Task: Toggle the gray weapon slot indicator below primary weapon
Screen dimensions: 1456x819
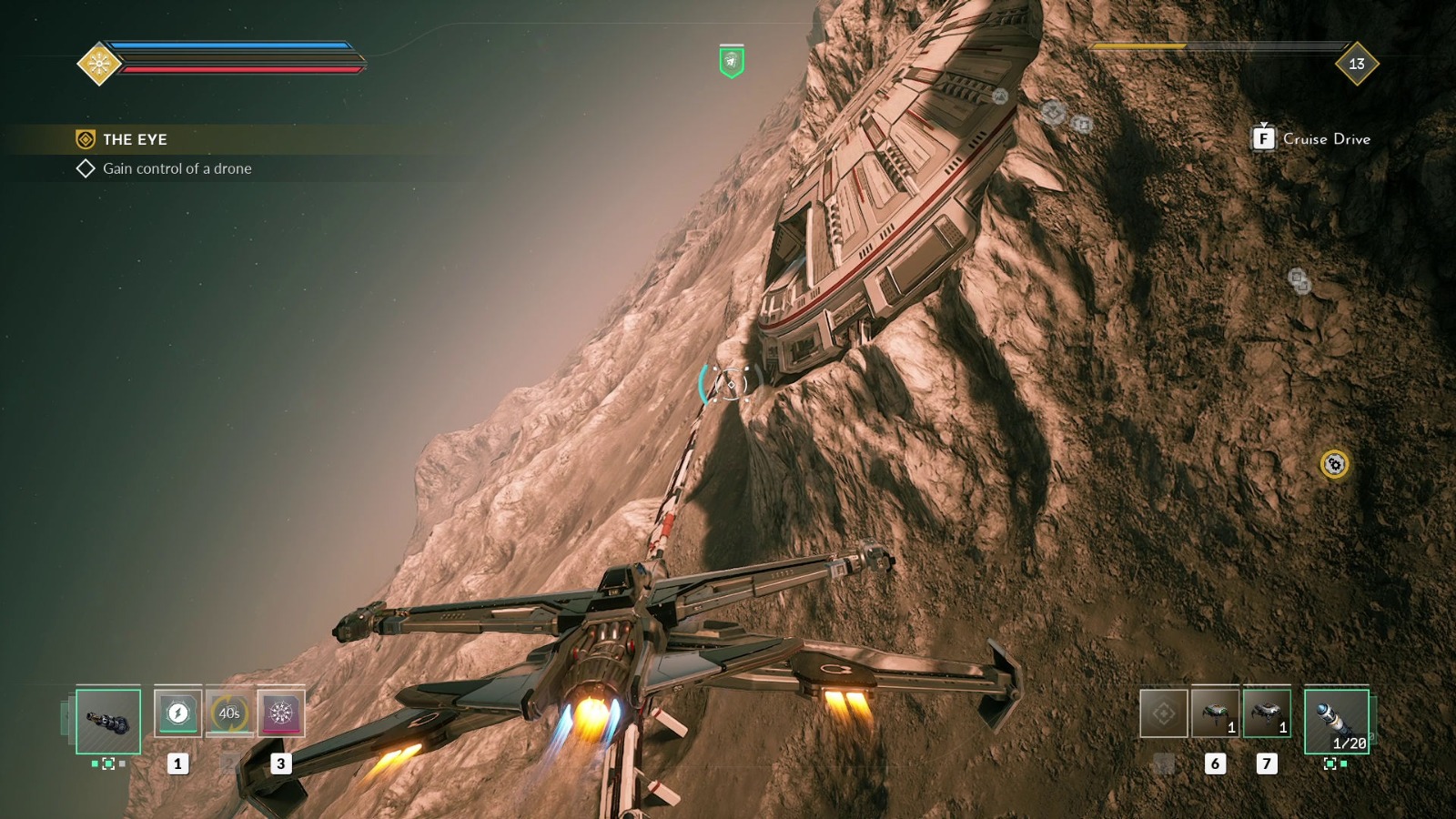Action: (x=123, y=764)
